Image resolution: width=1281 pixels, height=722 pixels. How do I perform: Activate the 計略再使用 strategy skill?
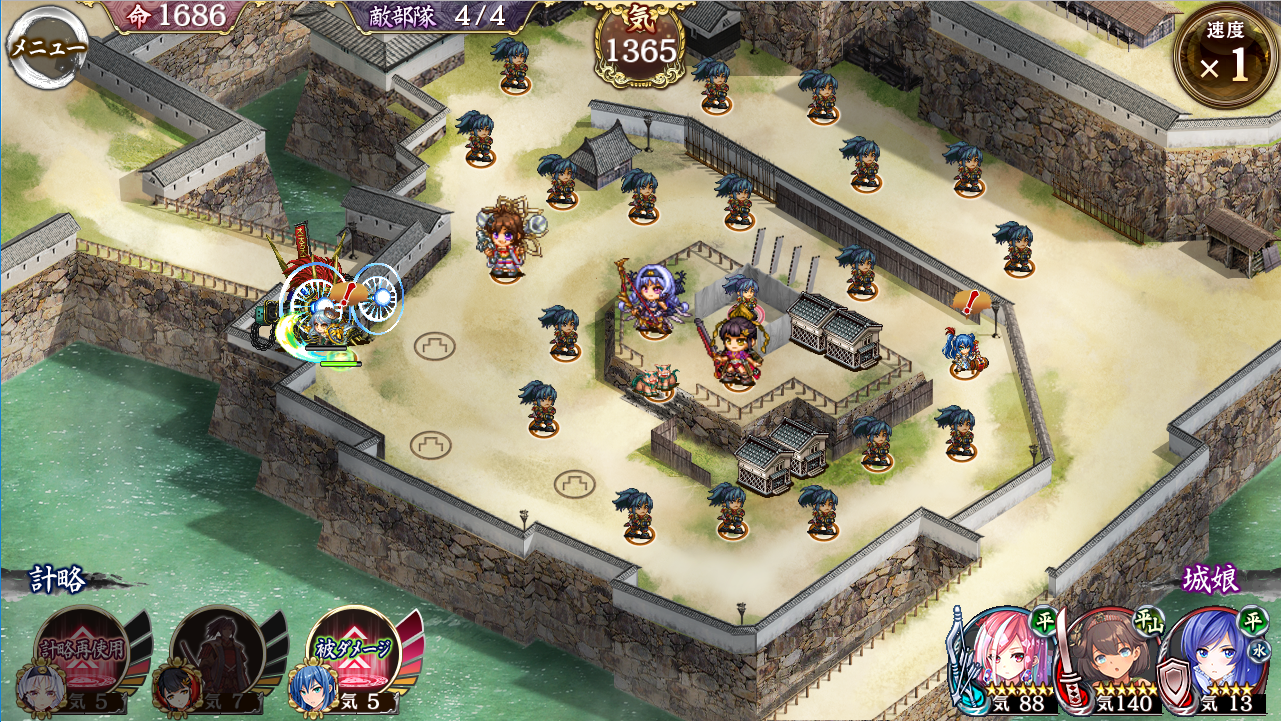82,651
